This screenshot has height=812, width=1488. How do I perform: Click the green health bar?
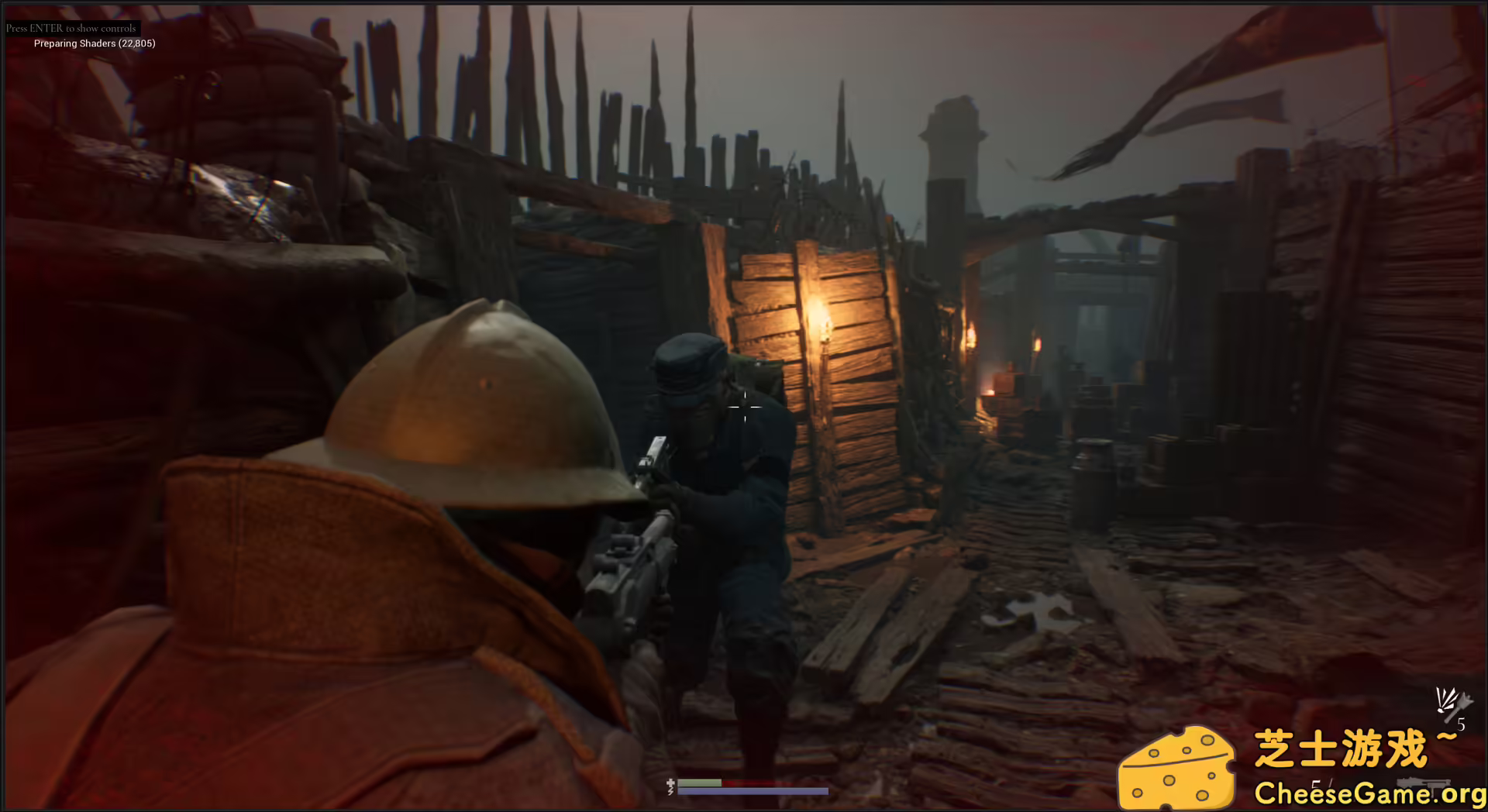tap(701, 783)
